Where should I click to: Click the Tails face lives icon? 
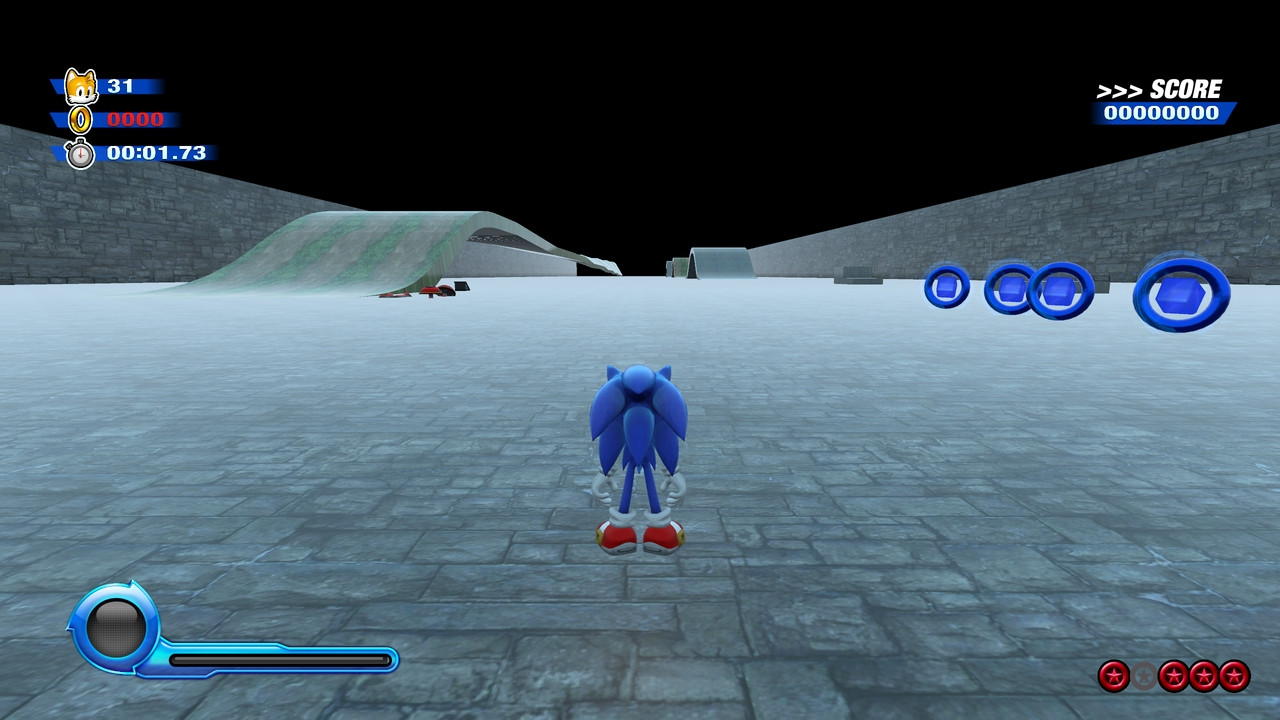82,85
